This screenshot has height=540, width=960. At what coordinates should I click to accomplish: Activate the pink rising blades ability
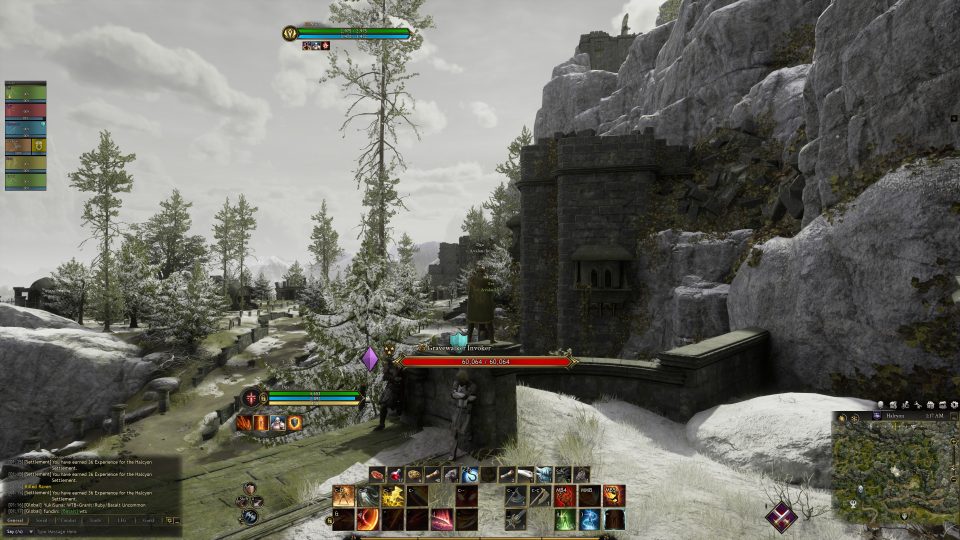click(441, 519)
